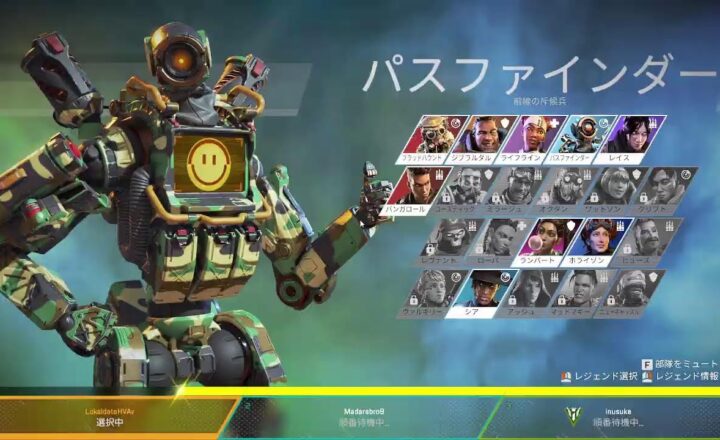Click the locked Valkyrie legend tile
This screenshot has height=440, width=720.
point(434,290)
